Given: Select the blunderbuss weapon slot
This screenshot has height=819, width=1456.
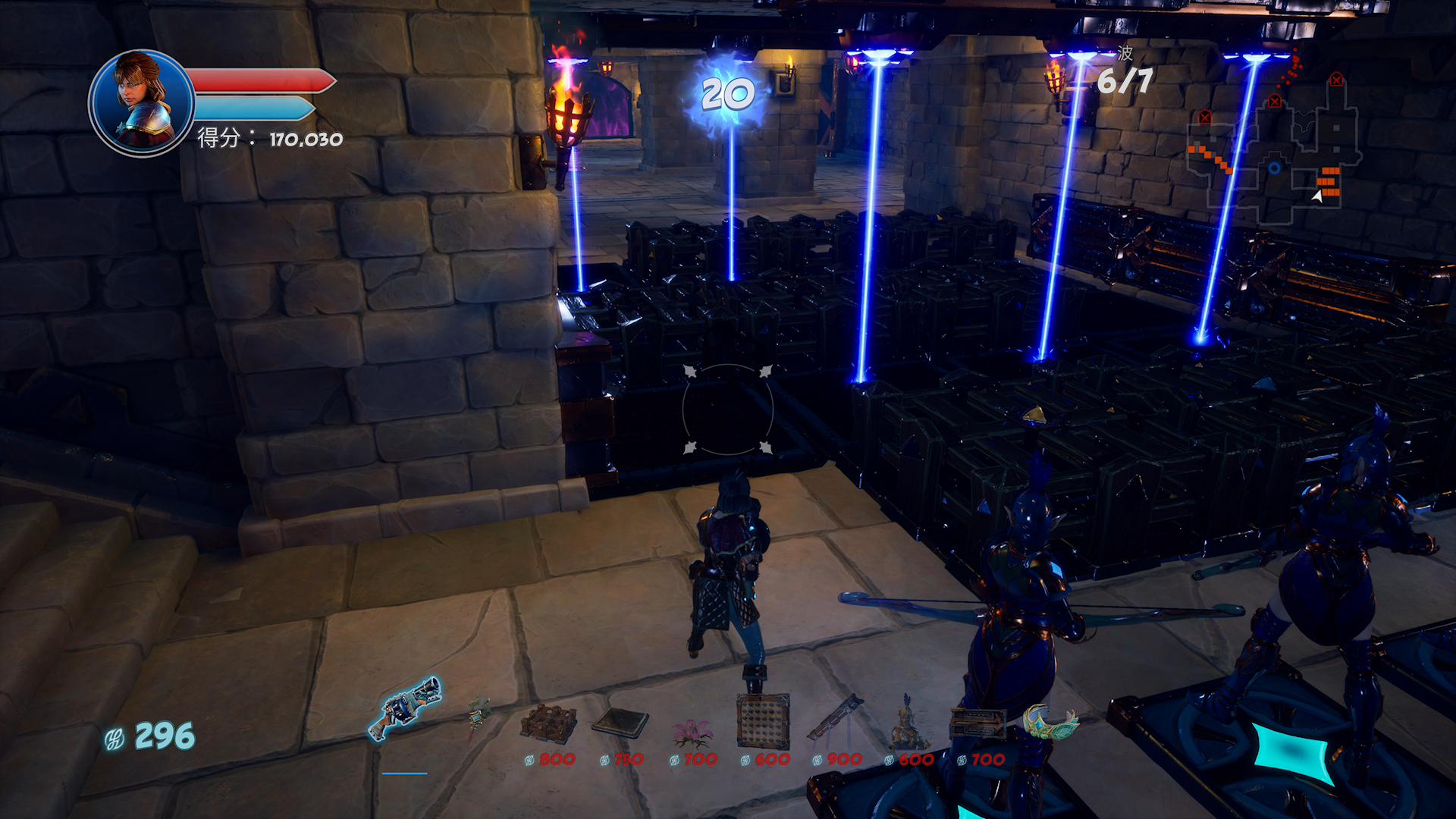Looking at the screenshot, I should click(x=405, y=708).
